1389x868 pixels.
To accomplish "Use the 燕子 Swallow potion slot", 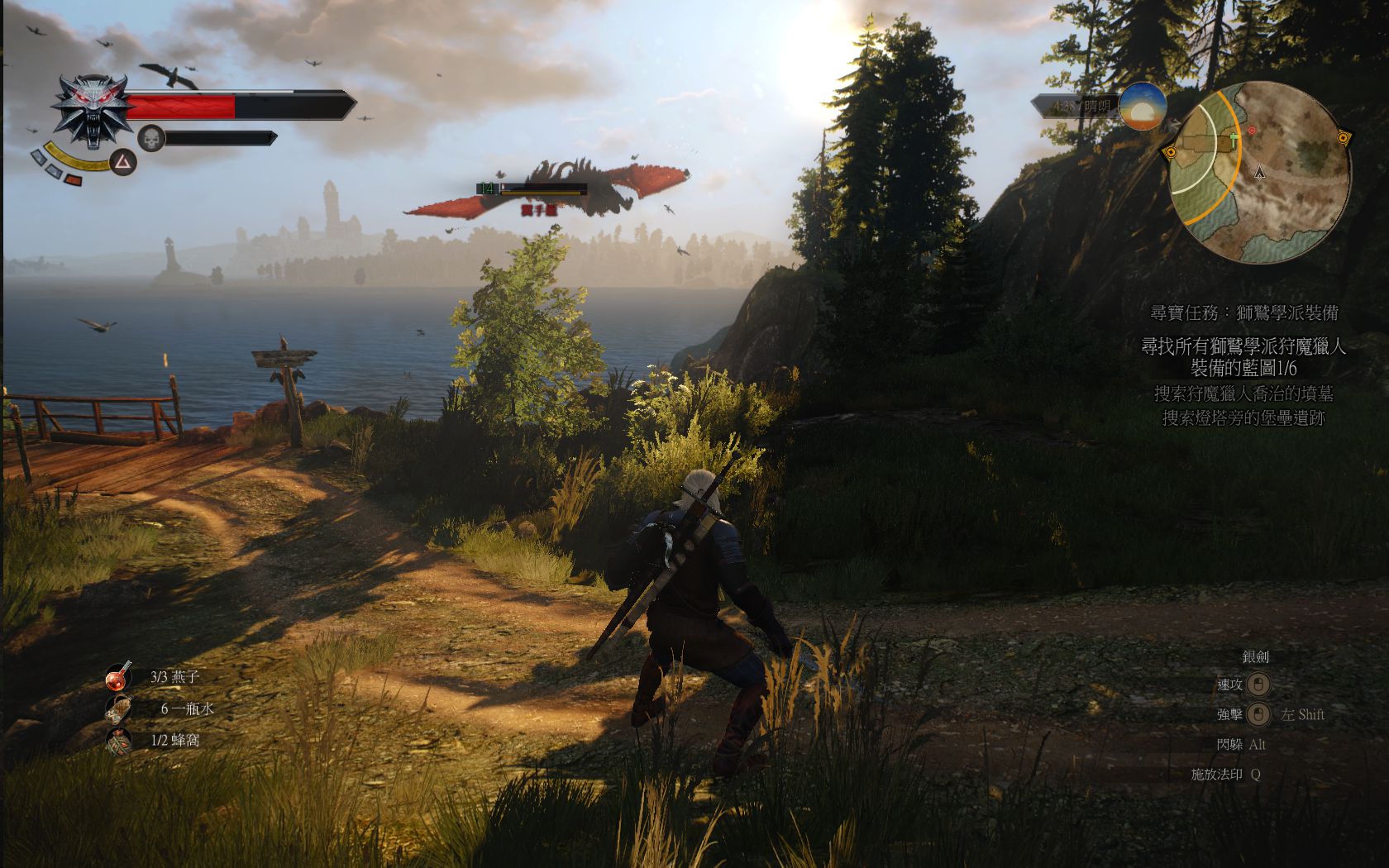I will pyautogui.click(x=119, y=677).
